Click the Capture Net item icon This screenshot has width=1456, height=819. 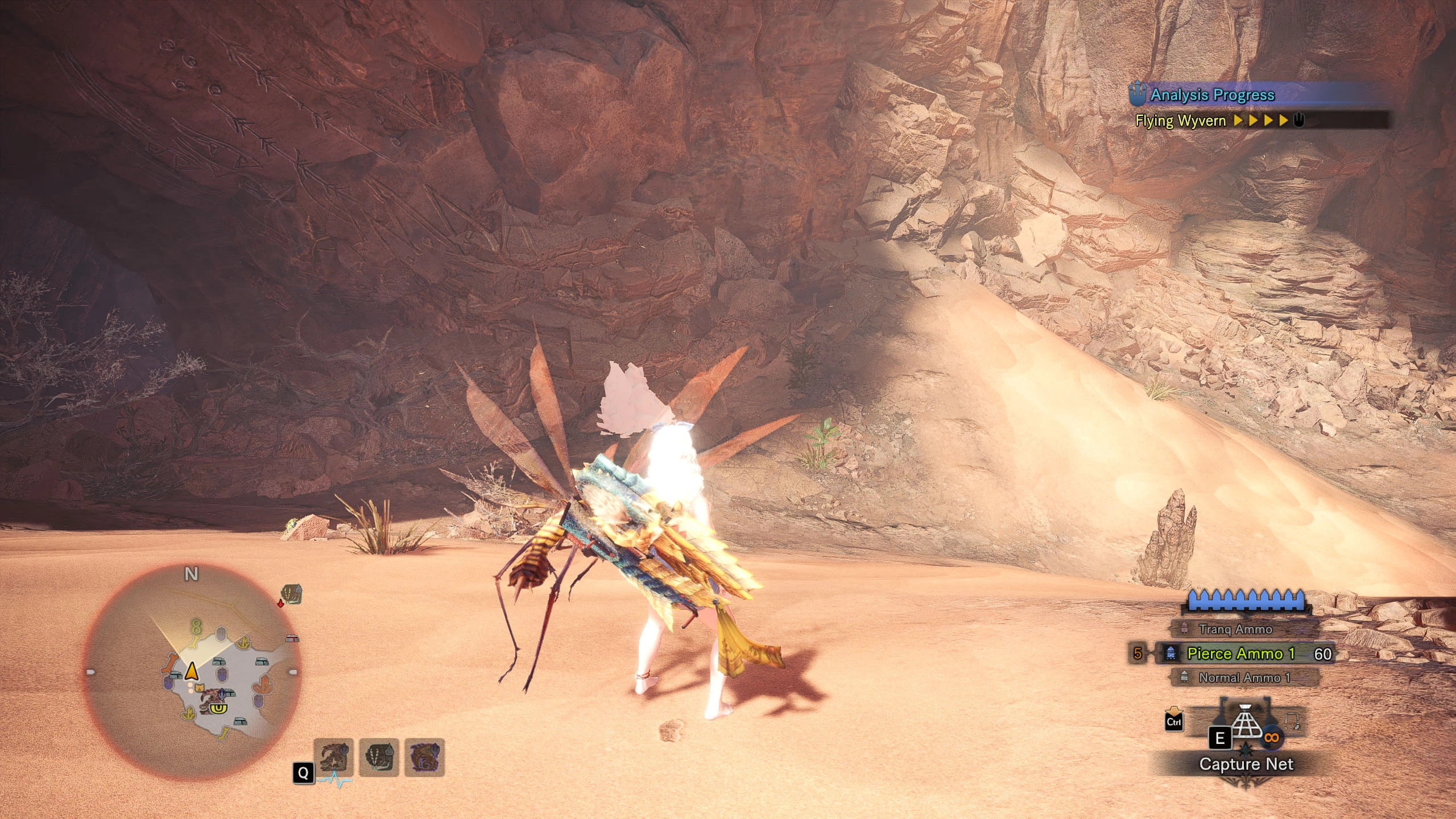pyautogui.click(x=1246, y=724)
